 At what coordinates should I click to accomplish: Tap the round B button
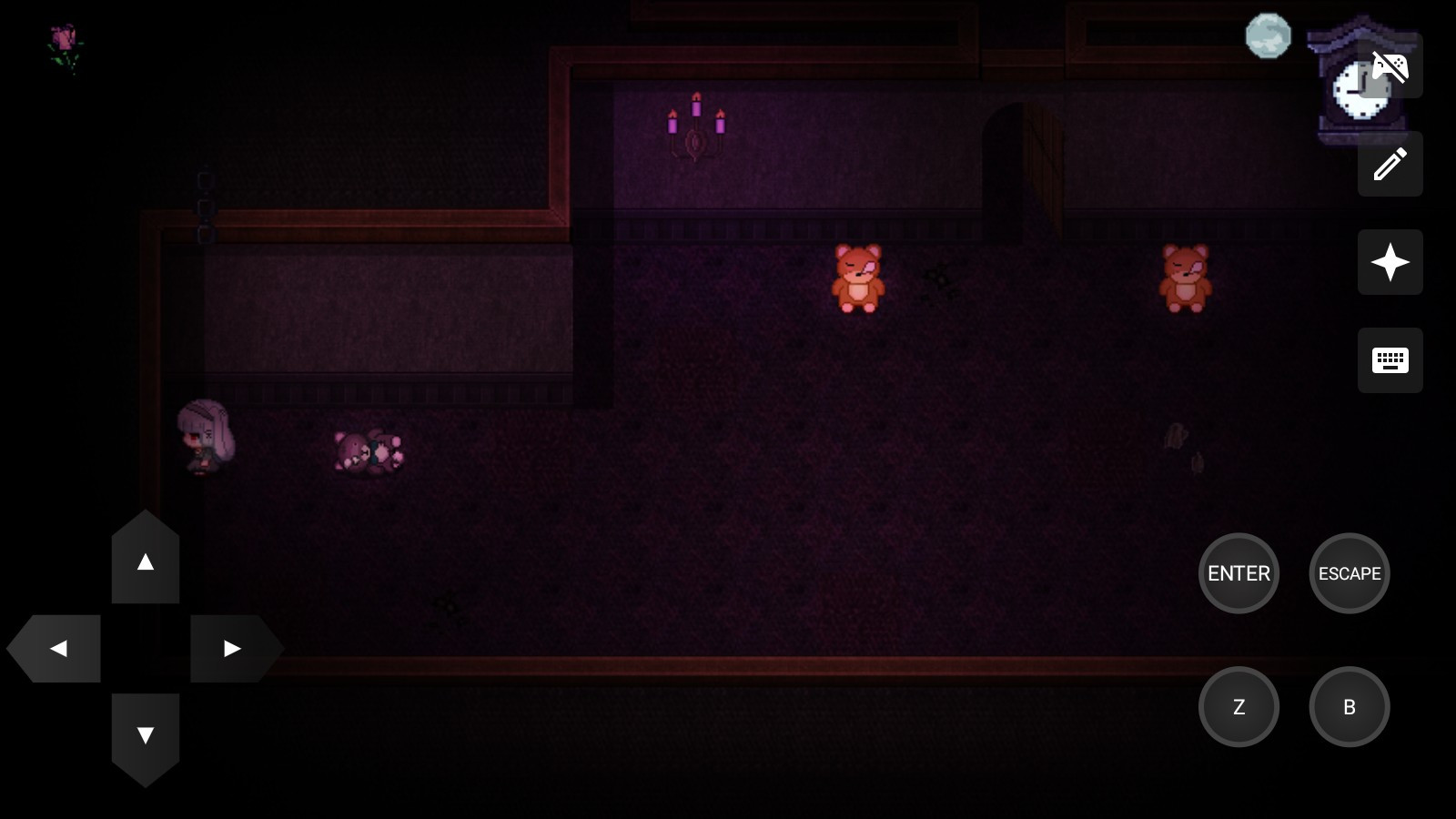click(x=1349, y=707)
